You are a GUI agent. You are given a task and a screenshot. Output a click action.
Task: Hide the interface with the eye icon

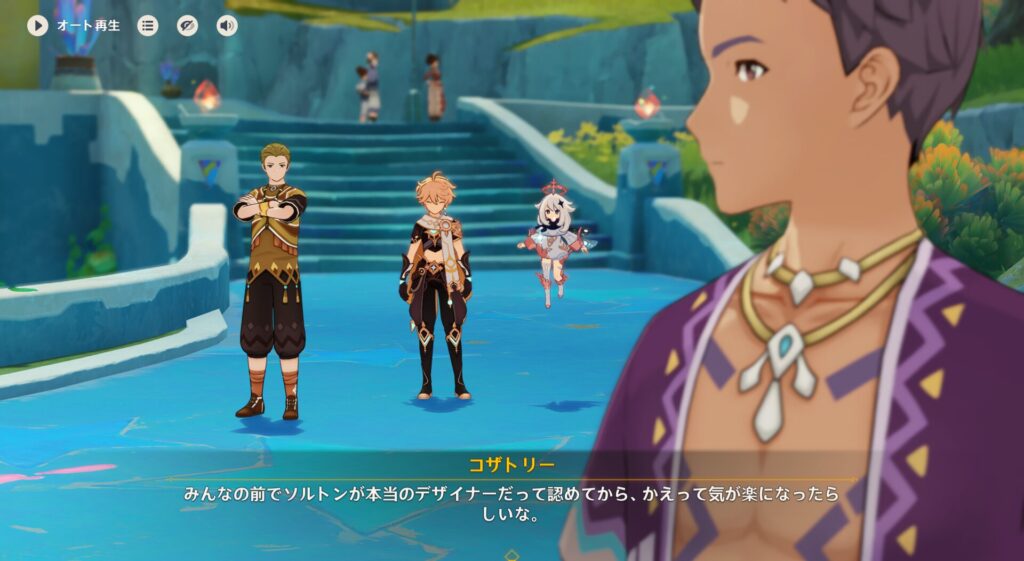pos(187,26)
